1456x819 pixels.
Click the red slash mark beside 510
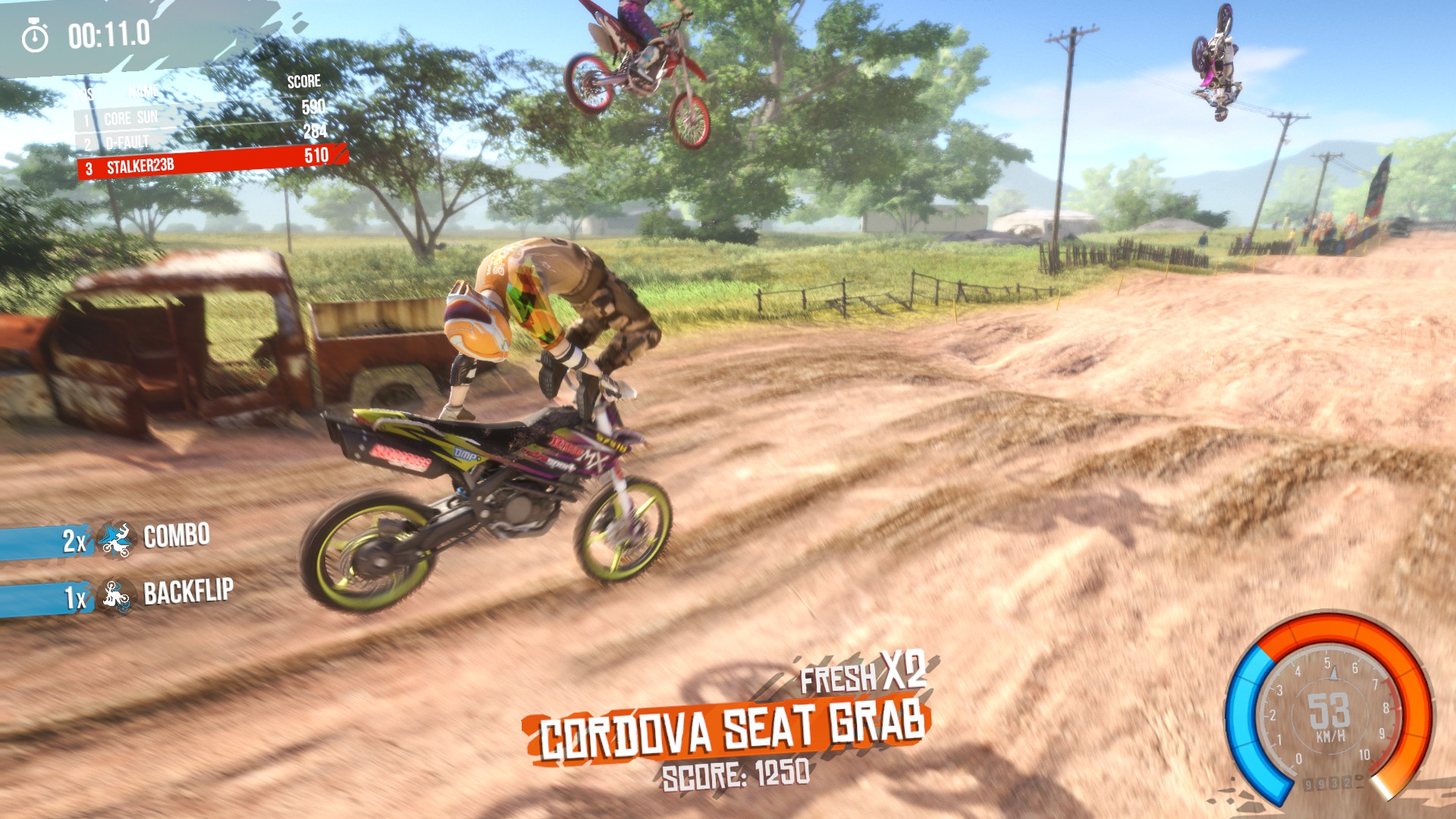(340, 155)
